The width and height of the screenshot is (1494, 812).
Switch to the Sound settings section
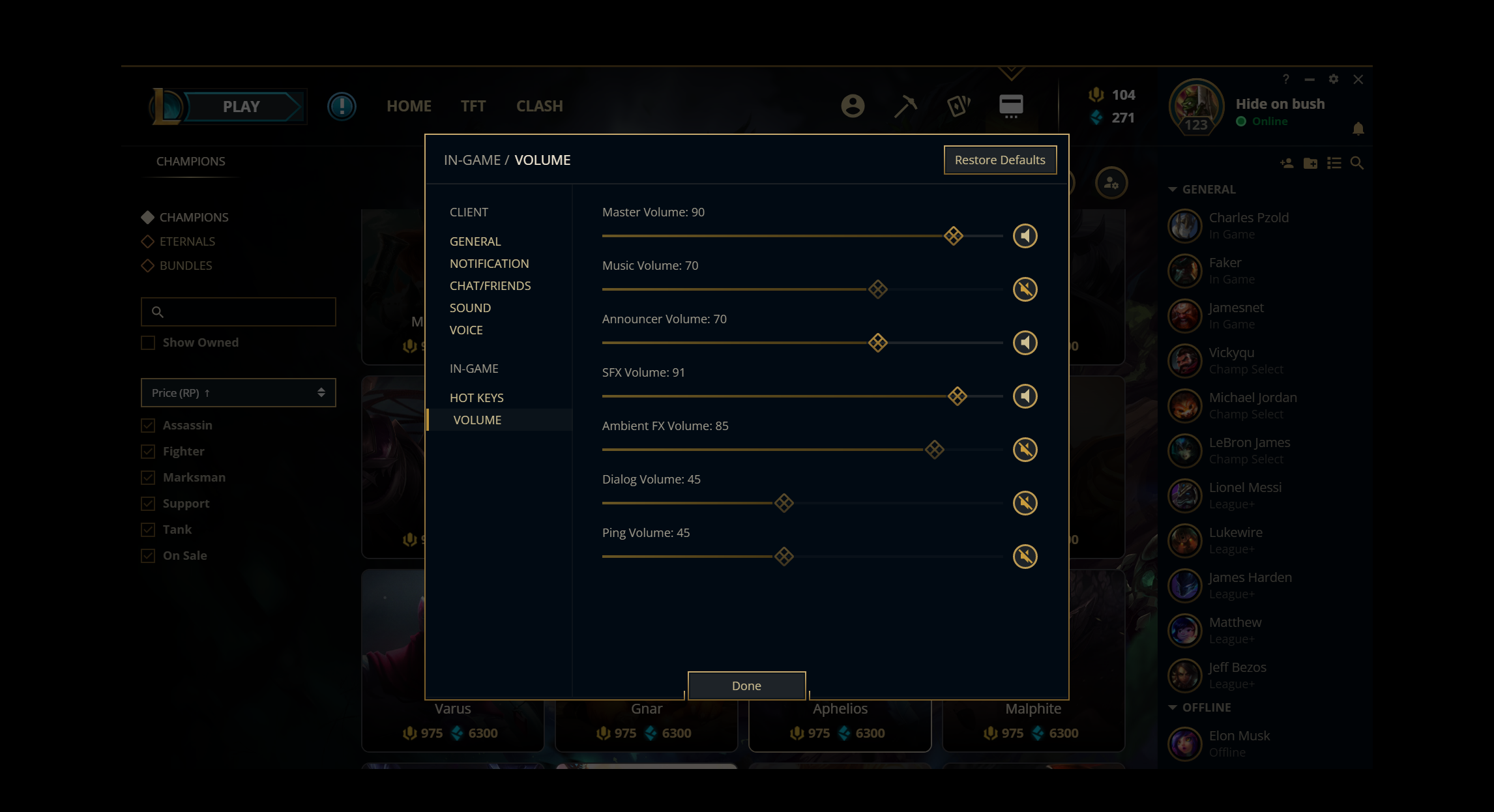pyautogui.click(x=470, y=308)
